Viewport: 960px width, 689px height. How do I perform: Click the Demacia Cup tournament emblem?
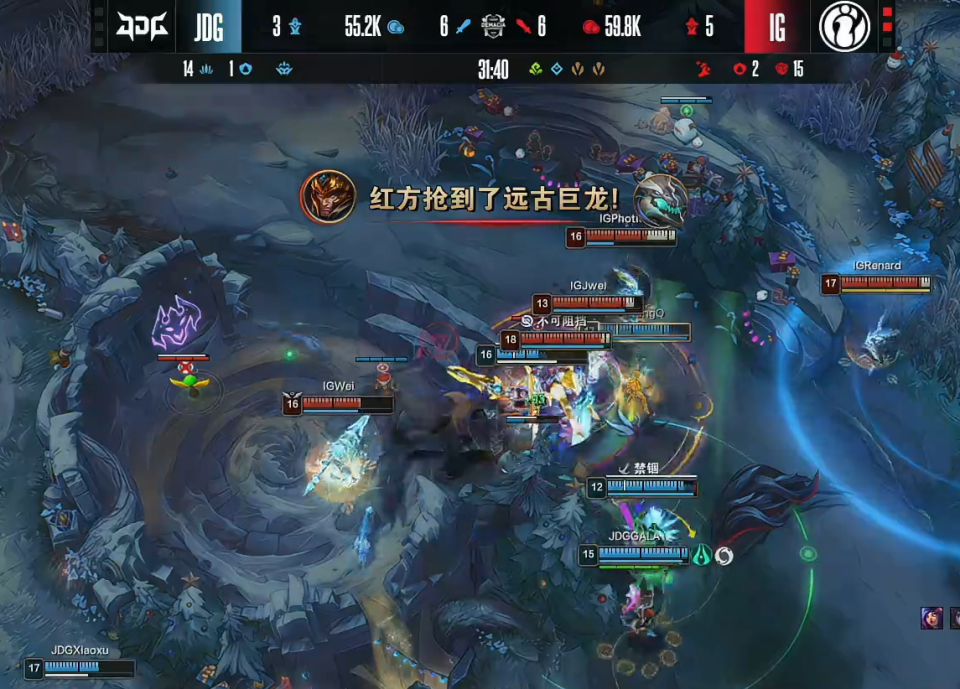click(492, 27)
